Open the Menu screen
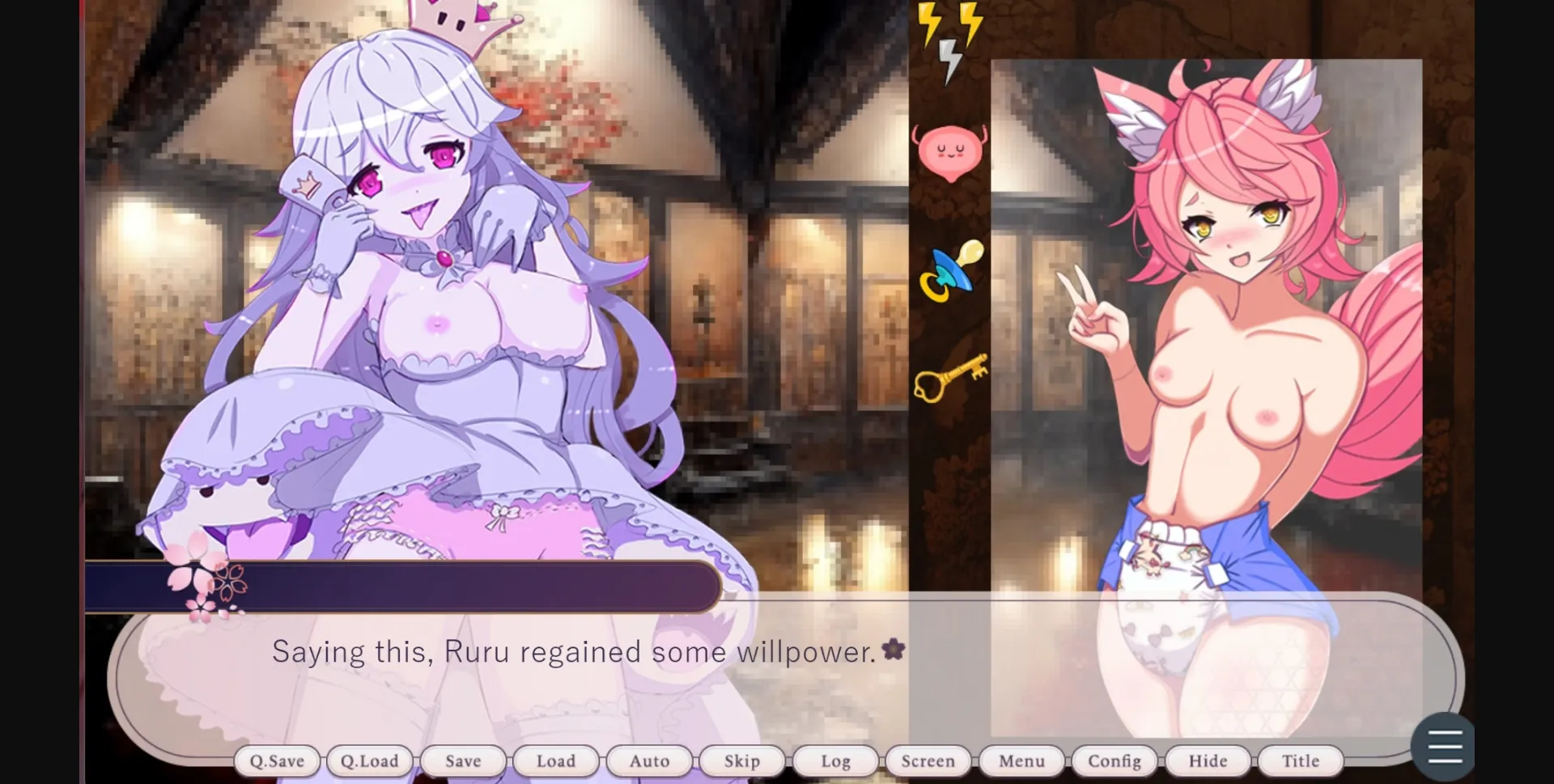 pos(1021,761)
